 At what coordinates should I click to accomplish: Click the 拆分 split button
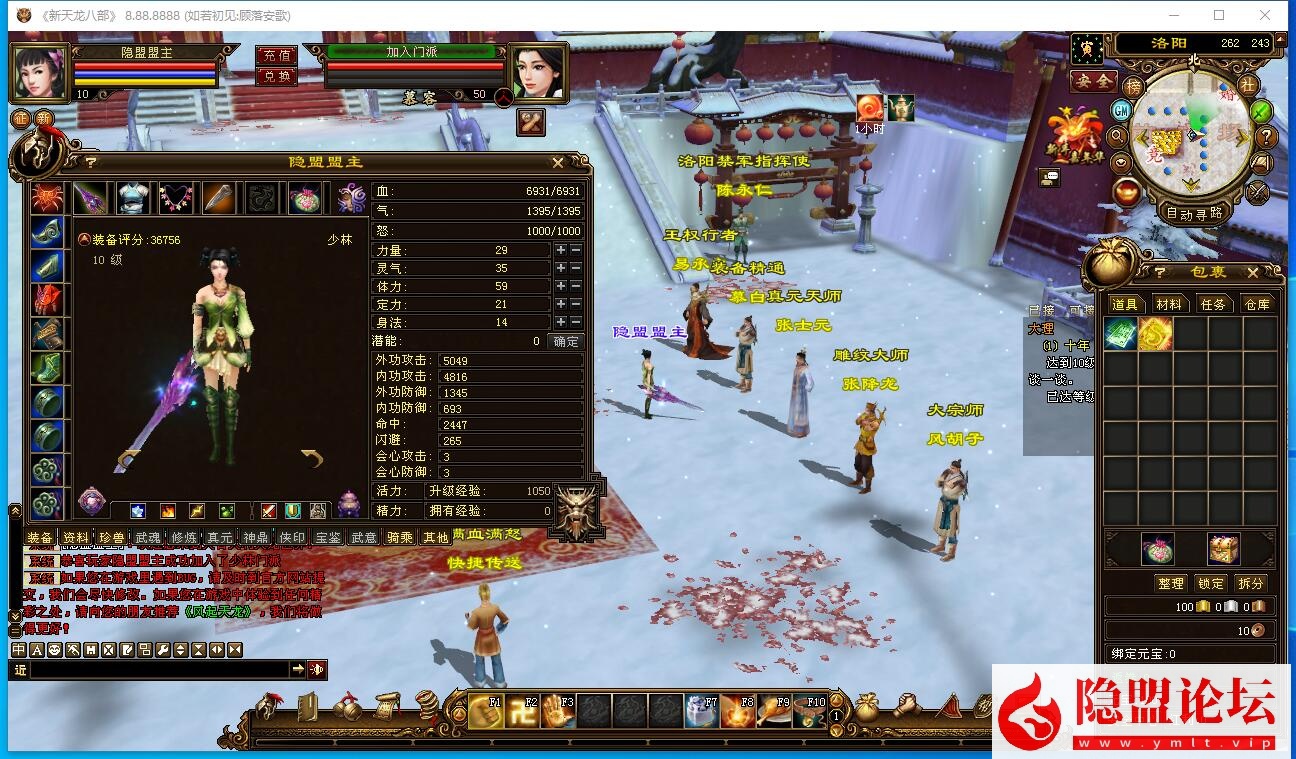(x=1250, y=583)
